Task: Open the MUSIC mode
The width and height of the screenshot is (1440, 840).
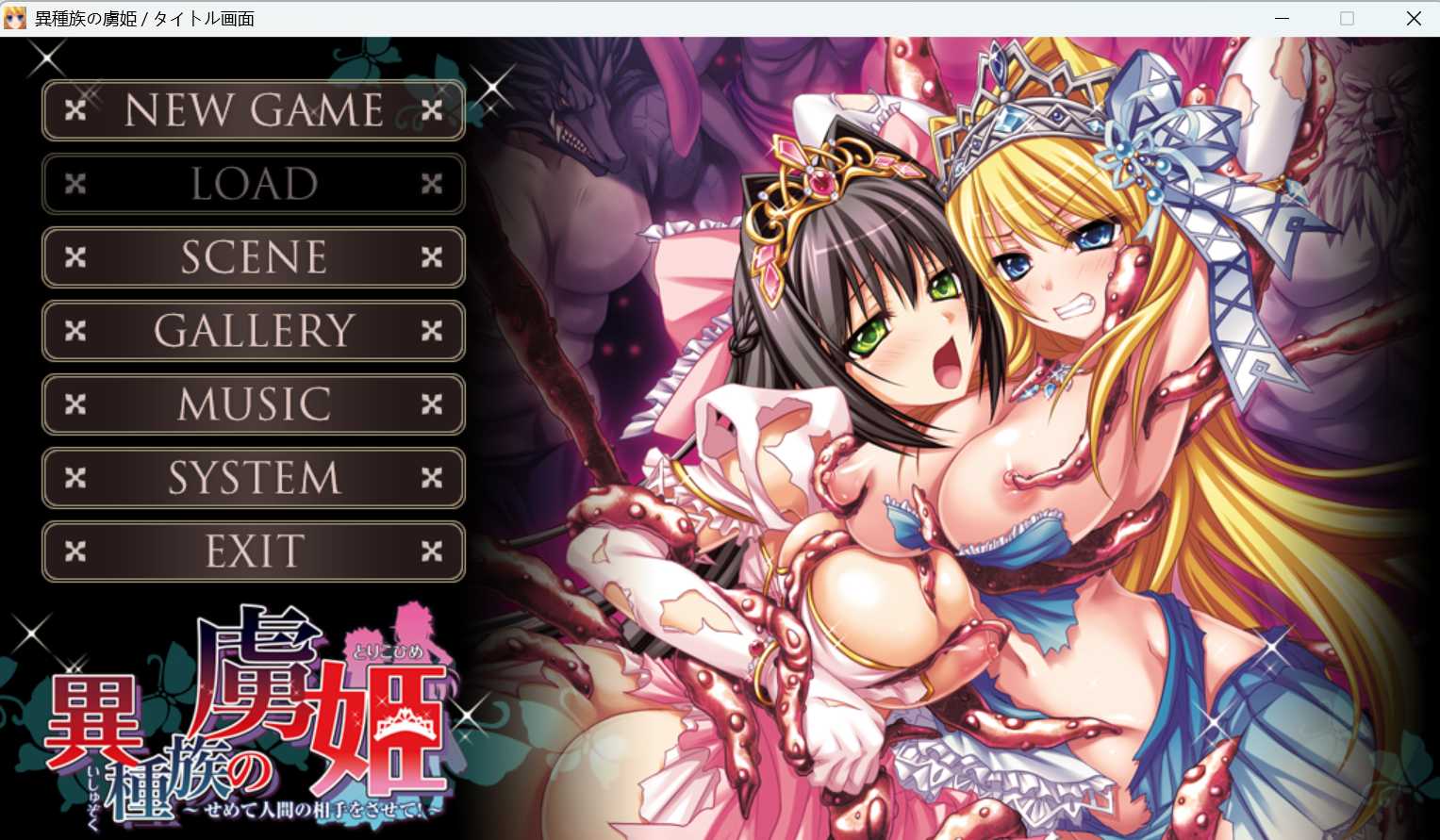Action: click(x=253, y=404)
